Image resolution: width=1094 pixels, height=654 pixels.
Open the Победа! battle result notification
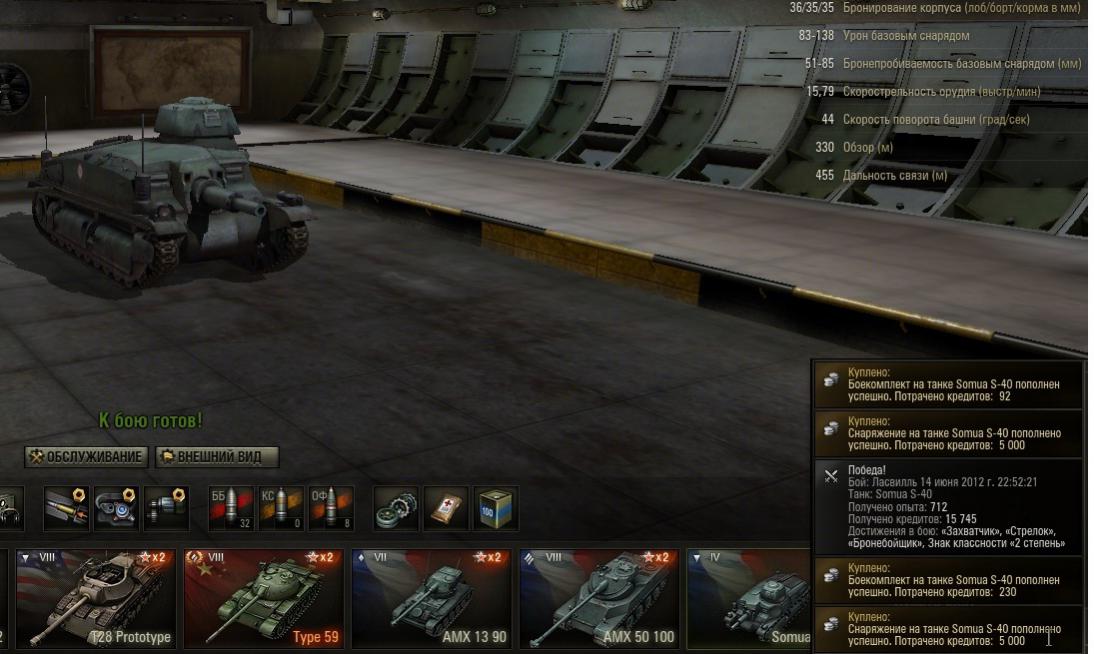coord(948,508)
